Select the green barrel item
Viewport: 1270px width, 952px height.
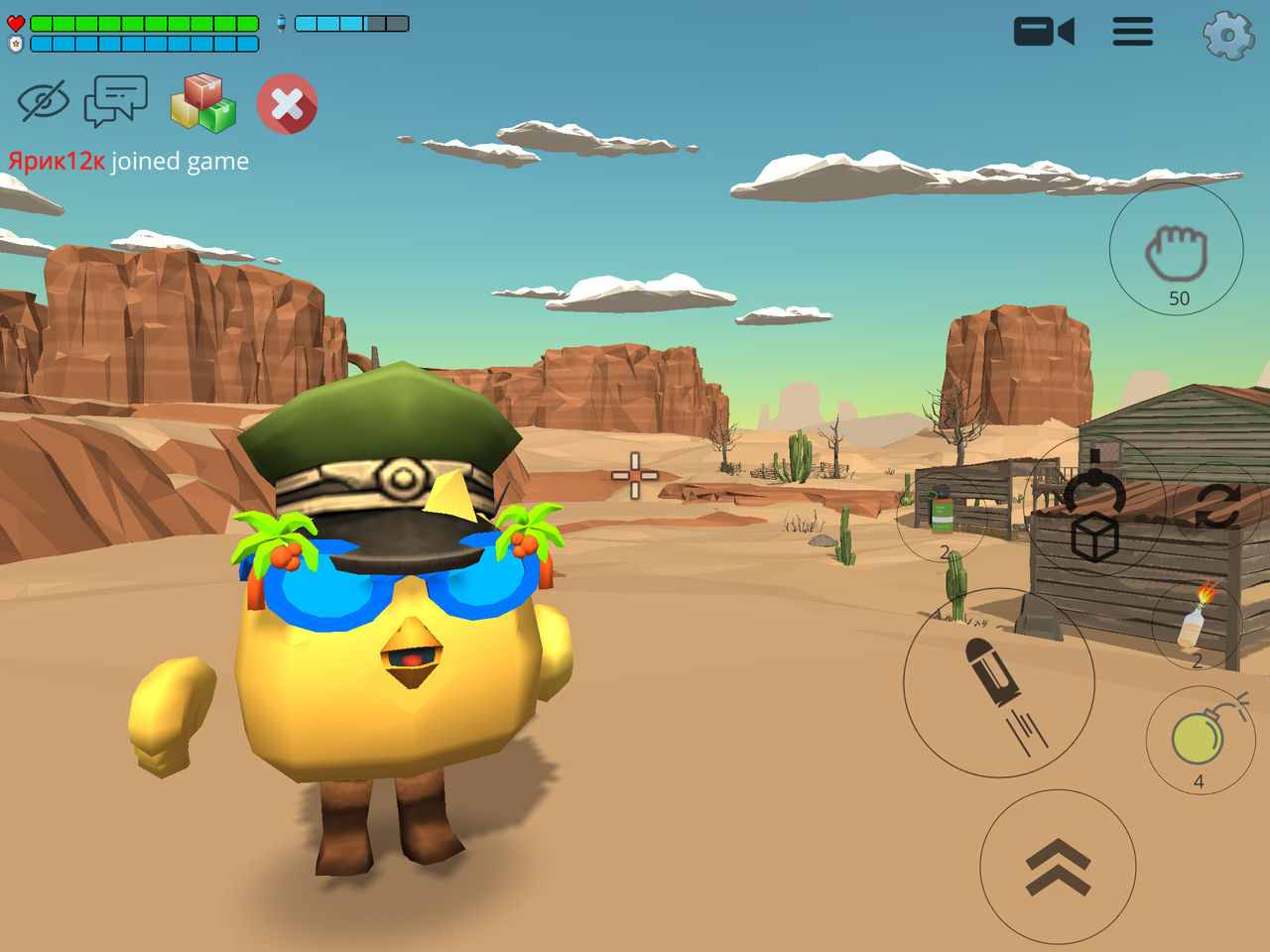942,512
